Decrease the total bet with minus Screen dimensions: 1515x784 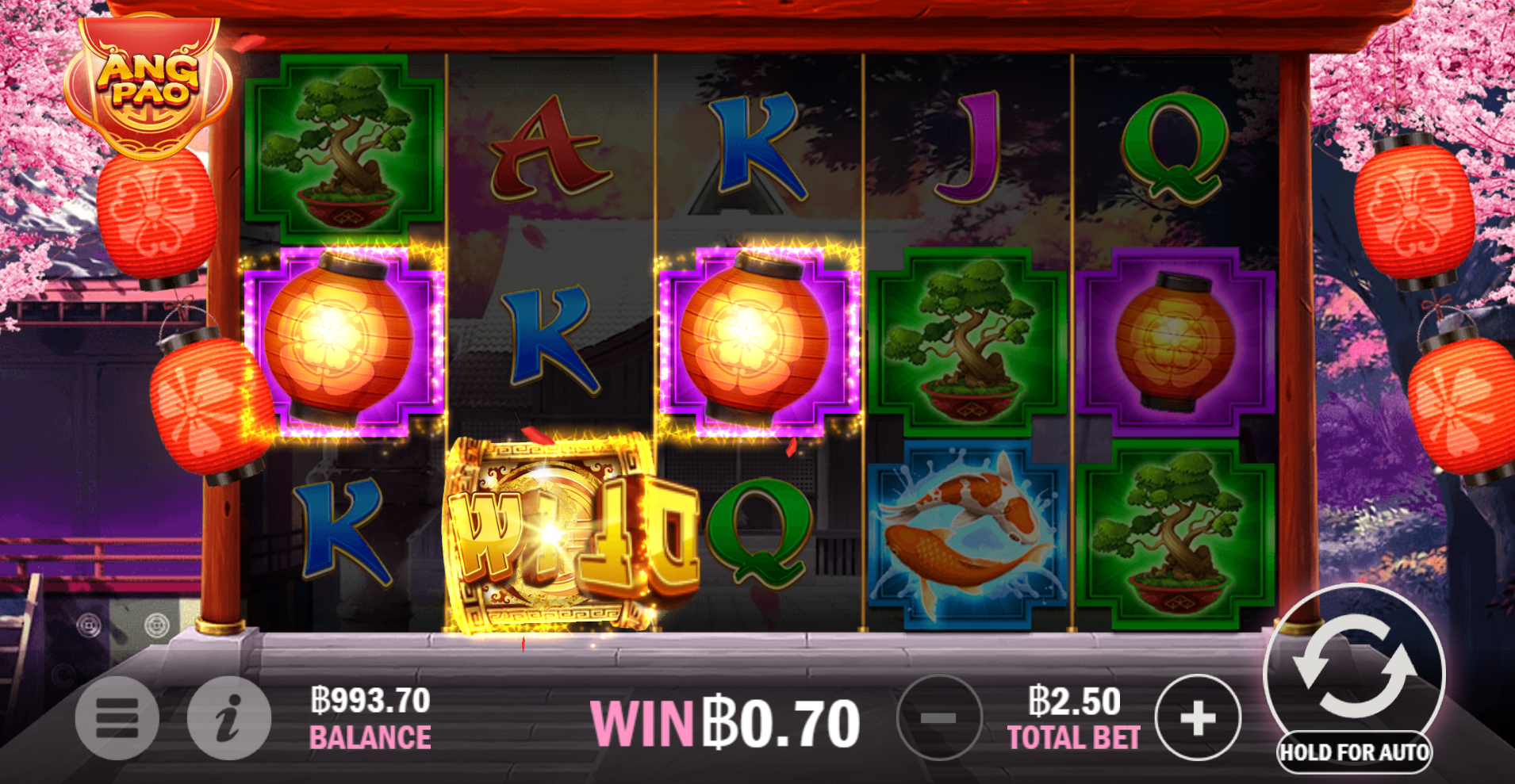(x=940, y=717)
